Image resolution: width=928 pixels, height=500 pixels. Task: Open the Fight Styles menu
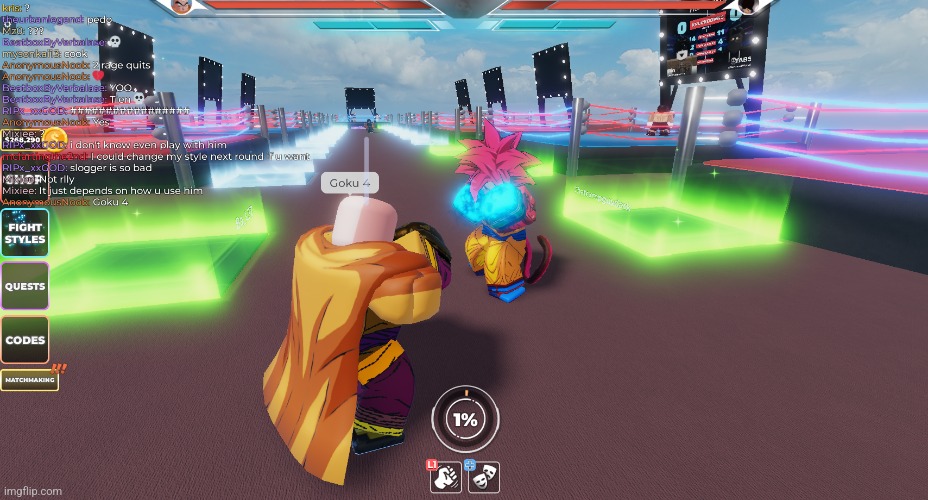(25, 233)
